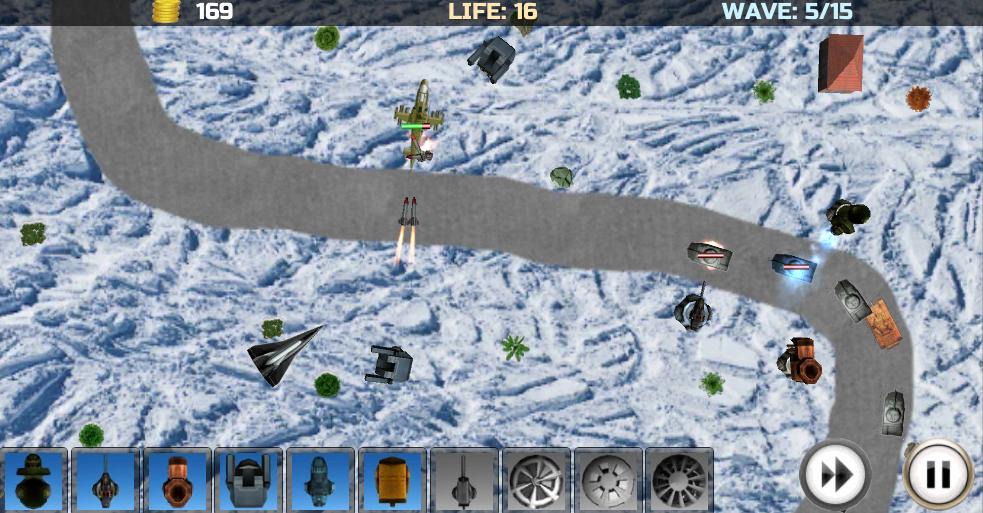Image resolution: width=983 pixels, height=513 pixels.
Task: Pause the game
Action: 938,475
